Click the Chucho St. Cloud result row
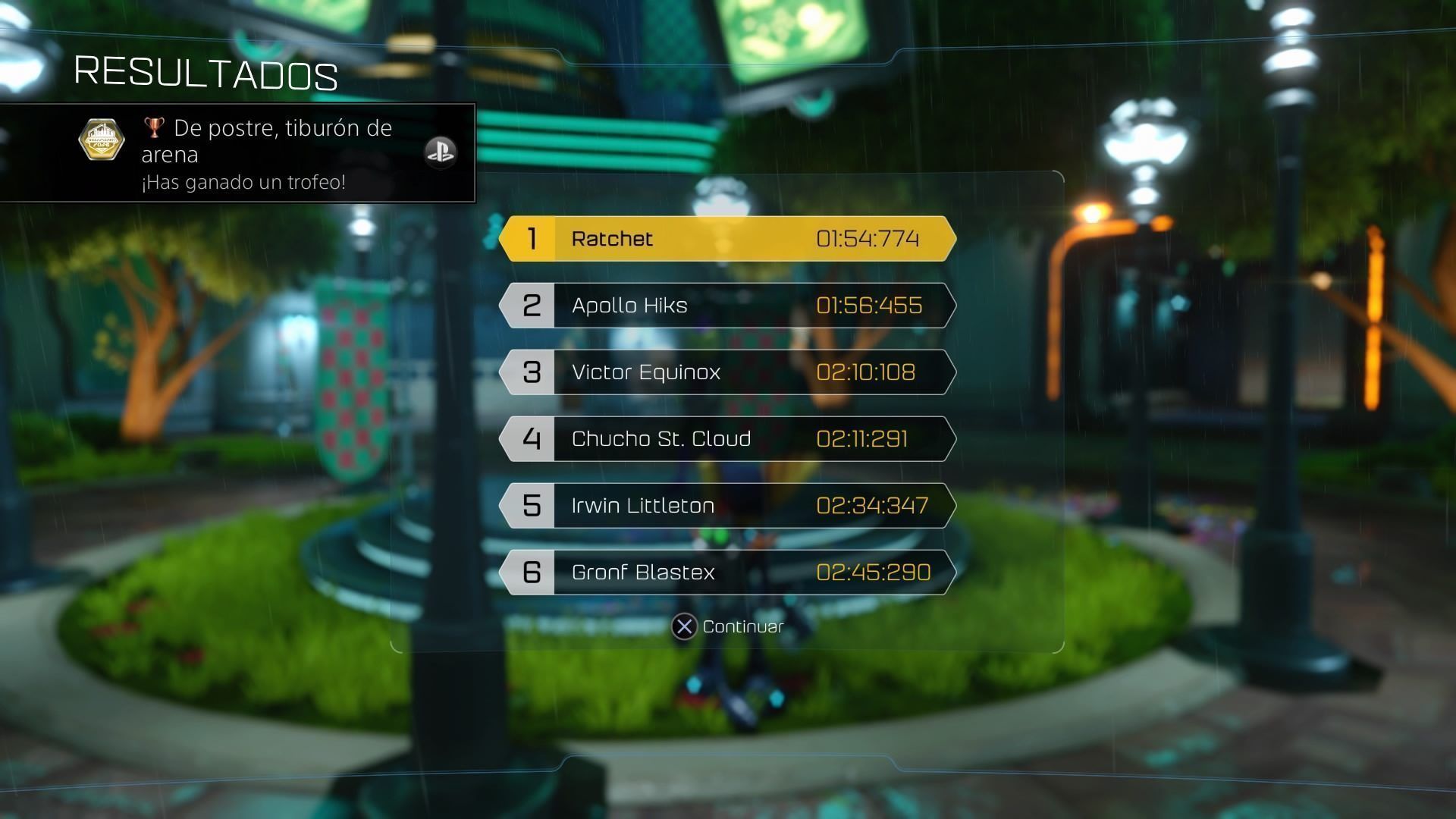 [727, 439]
